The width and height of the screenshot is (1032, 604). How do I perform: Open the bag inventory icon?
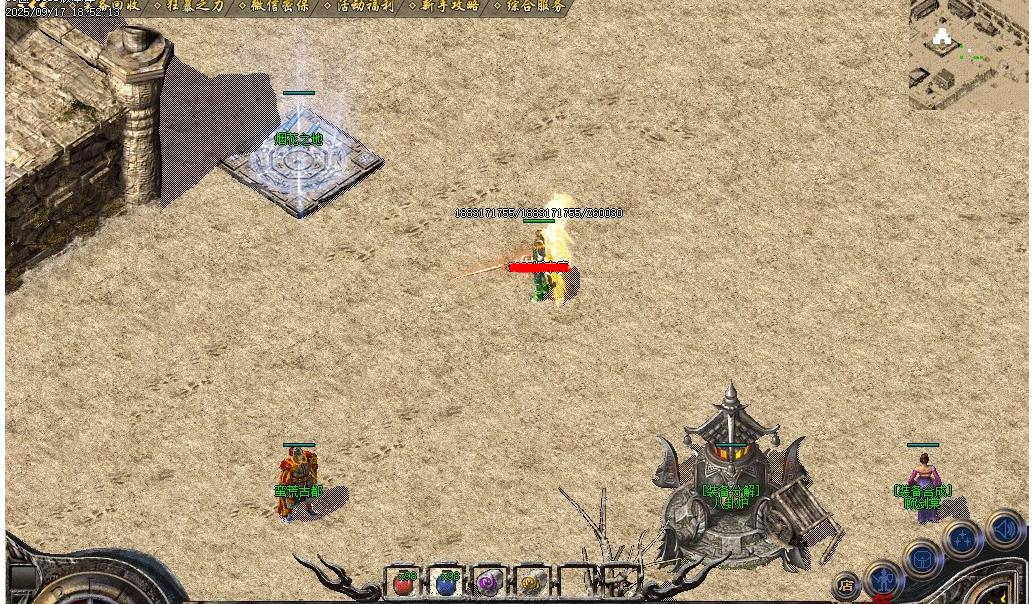(x=922, y=559)
